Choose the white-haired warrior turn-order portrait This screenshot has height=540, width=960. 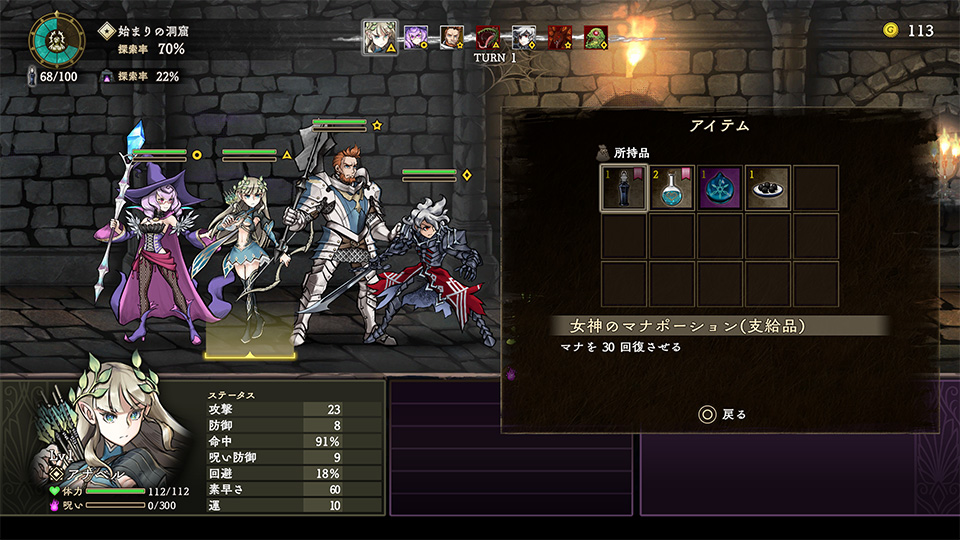point(524,38)
